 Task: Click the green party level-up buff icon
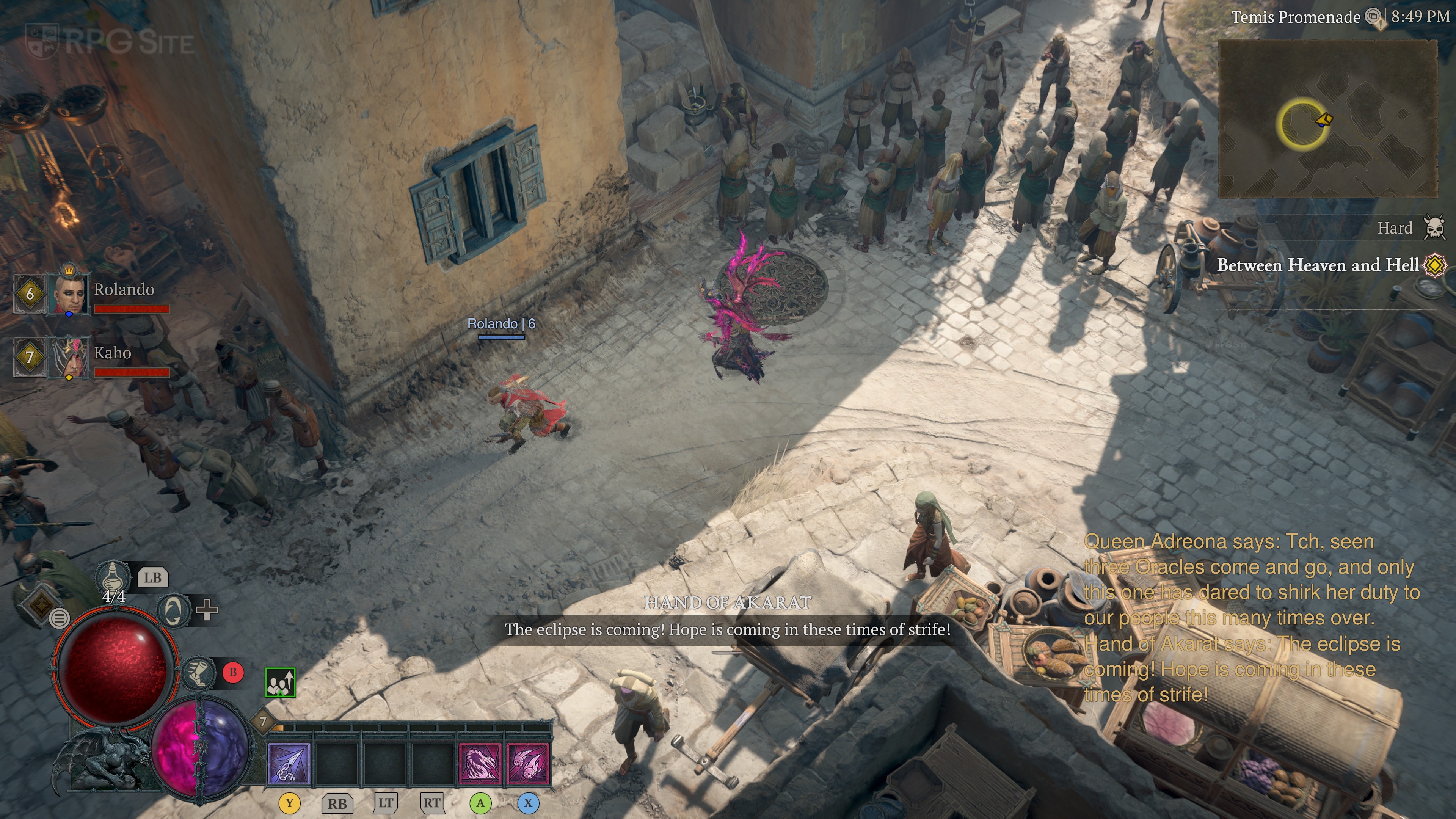(280, 682)
